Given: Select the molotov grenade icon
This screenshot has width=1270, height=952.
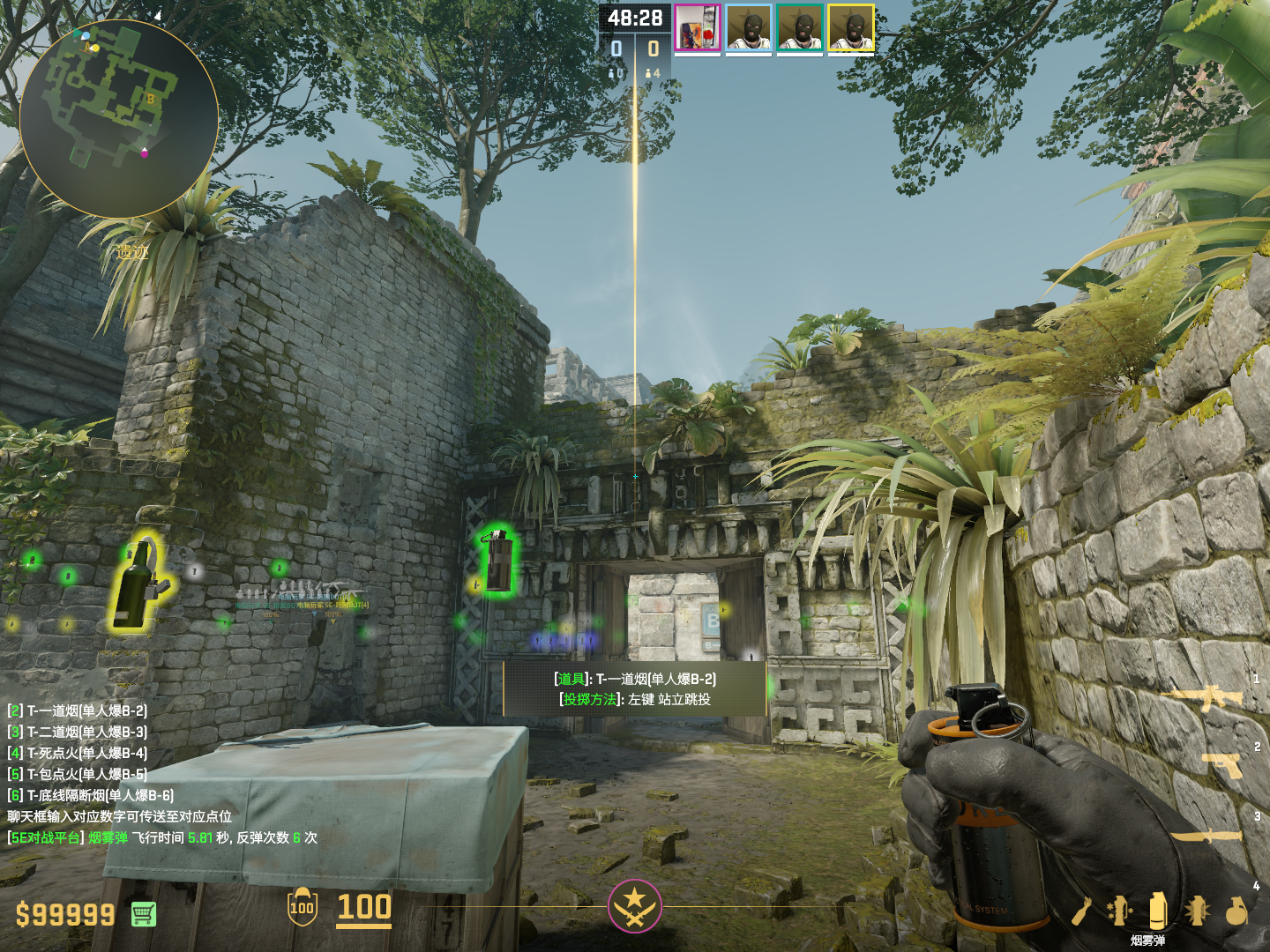Looking at the screenshot, I should pos(1083,911).
